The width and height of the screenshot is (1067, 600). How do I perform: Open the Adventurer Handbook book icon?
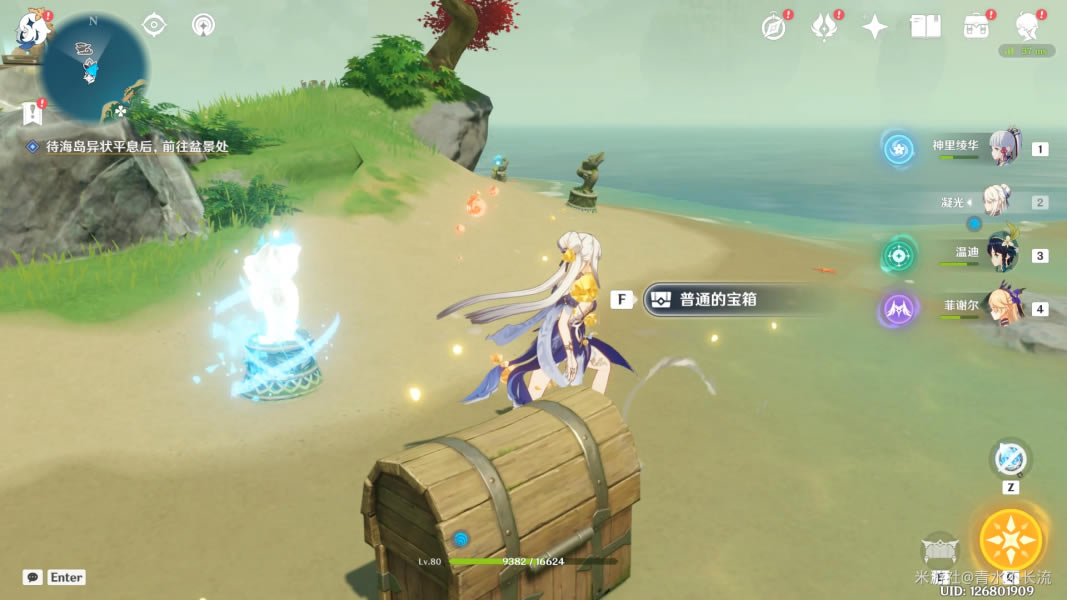(x=926, y=27)
